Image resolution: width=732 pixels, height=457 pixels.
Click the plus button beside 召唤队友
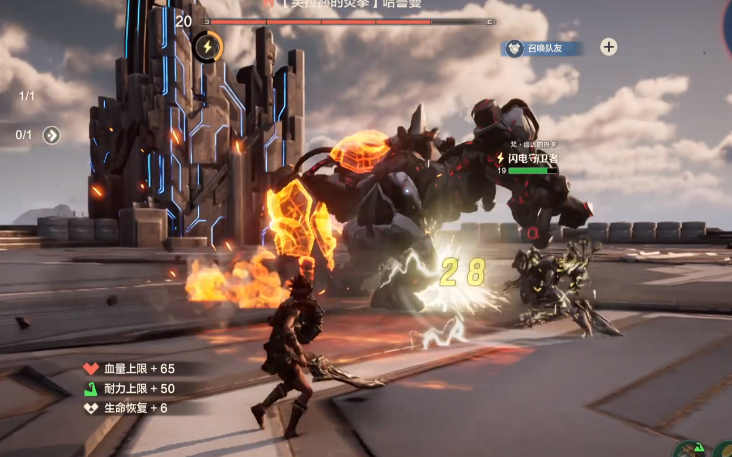click(608, 47)
